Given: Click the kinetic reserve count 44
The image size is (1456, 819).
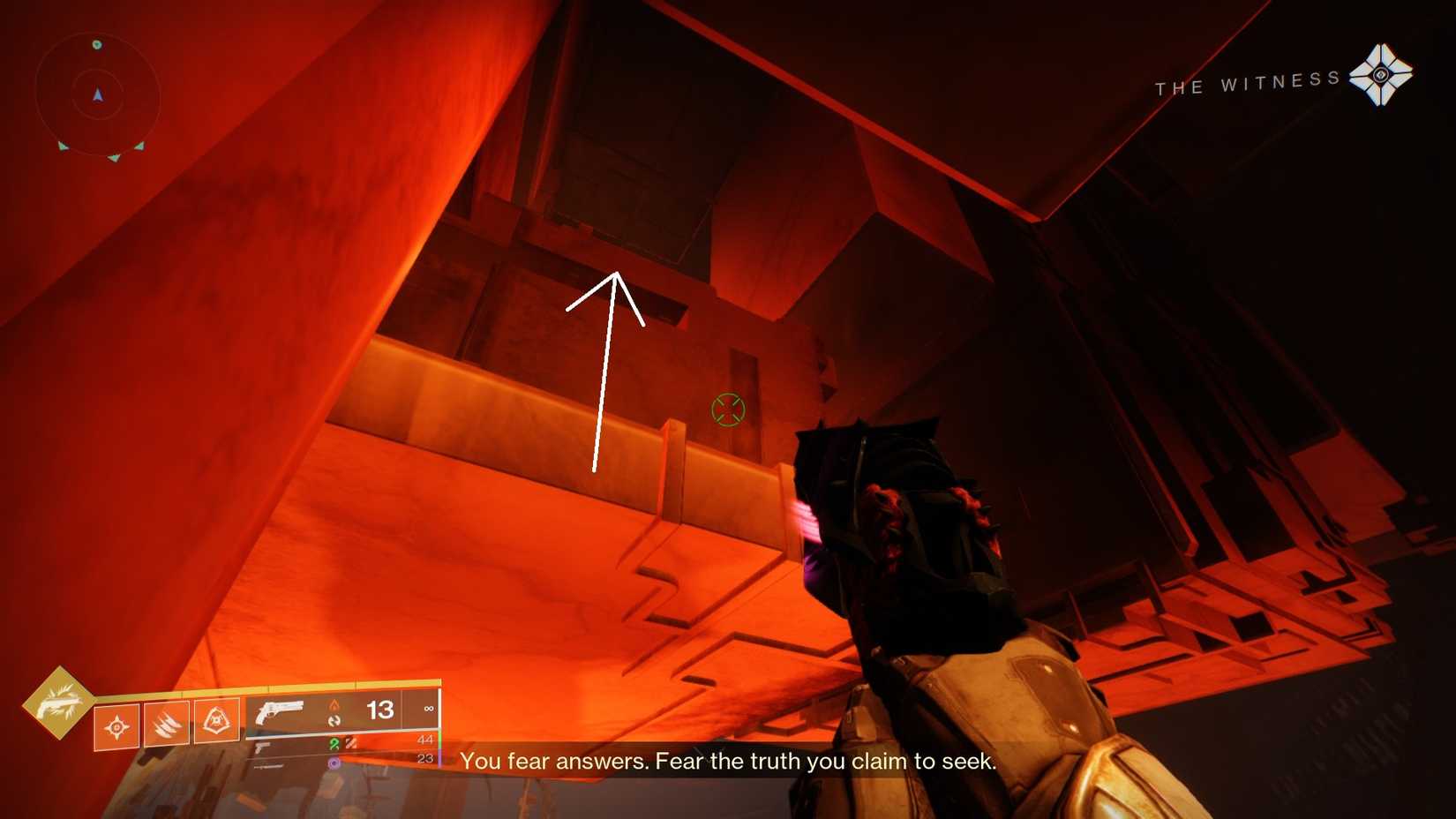Looking at the screenshot, I should point(424,740).
